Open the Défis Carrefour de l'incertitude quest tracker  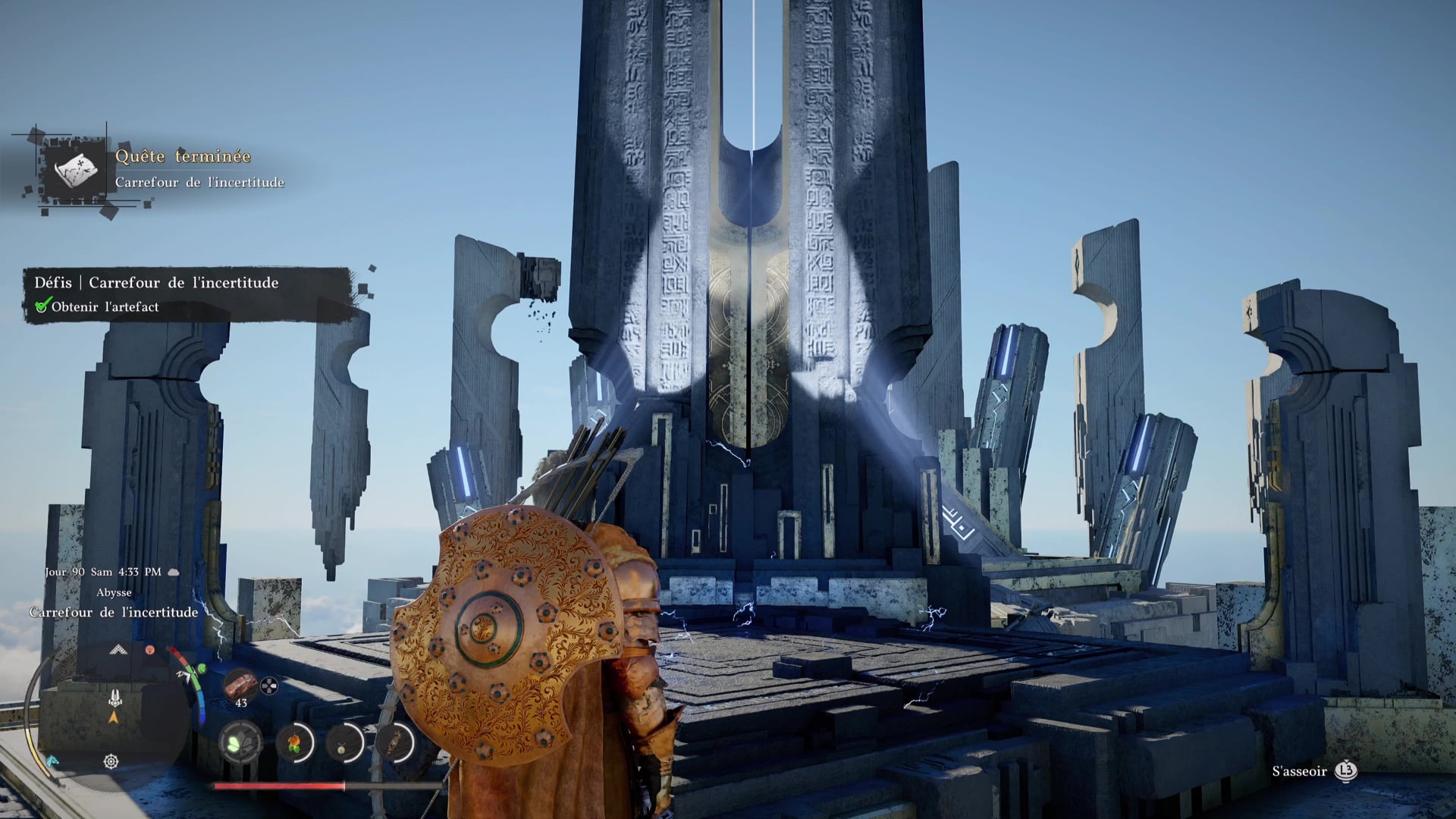click(x=187, y=294)
